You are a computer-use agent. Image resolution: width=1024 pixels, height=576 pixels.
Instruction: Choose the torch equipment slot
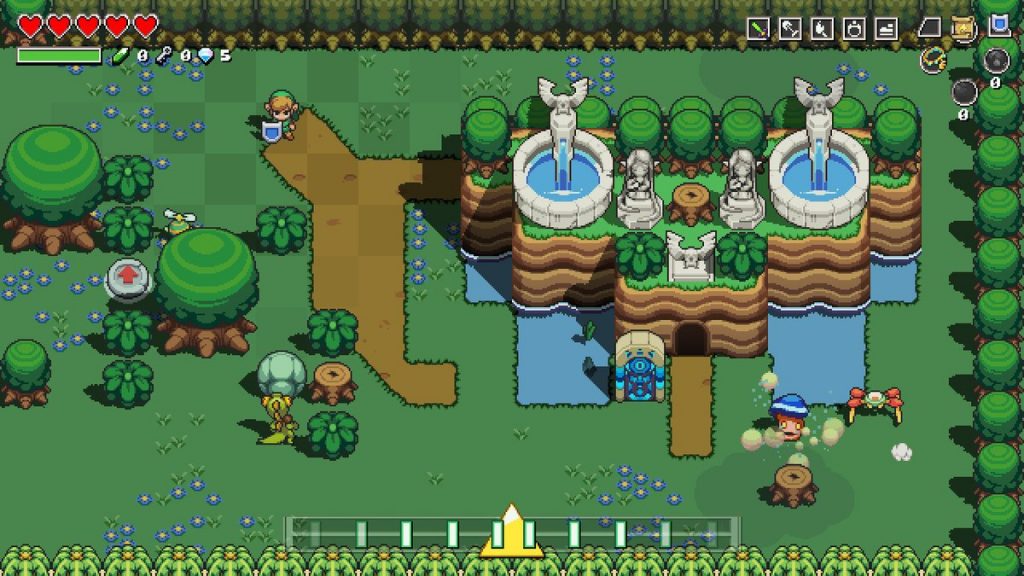click(822, 29)
